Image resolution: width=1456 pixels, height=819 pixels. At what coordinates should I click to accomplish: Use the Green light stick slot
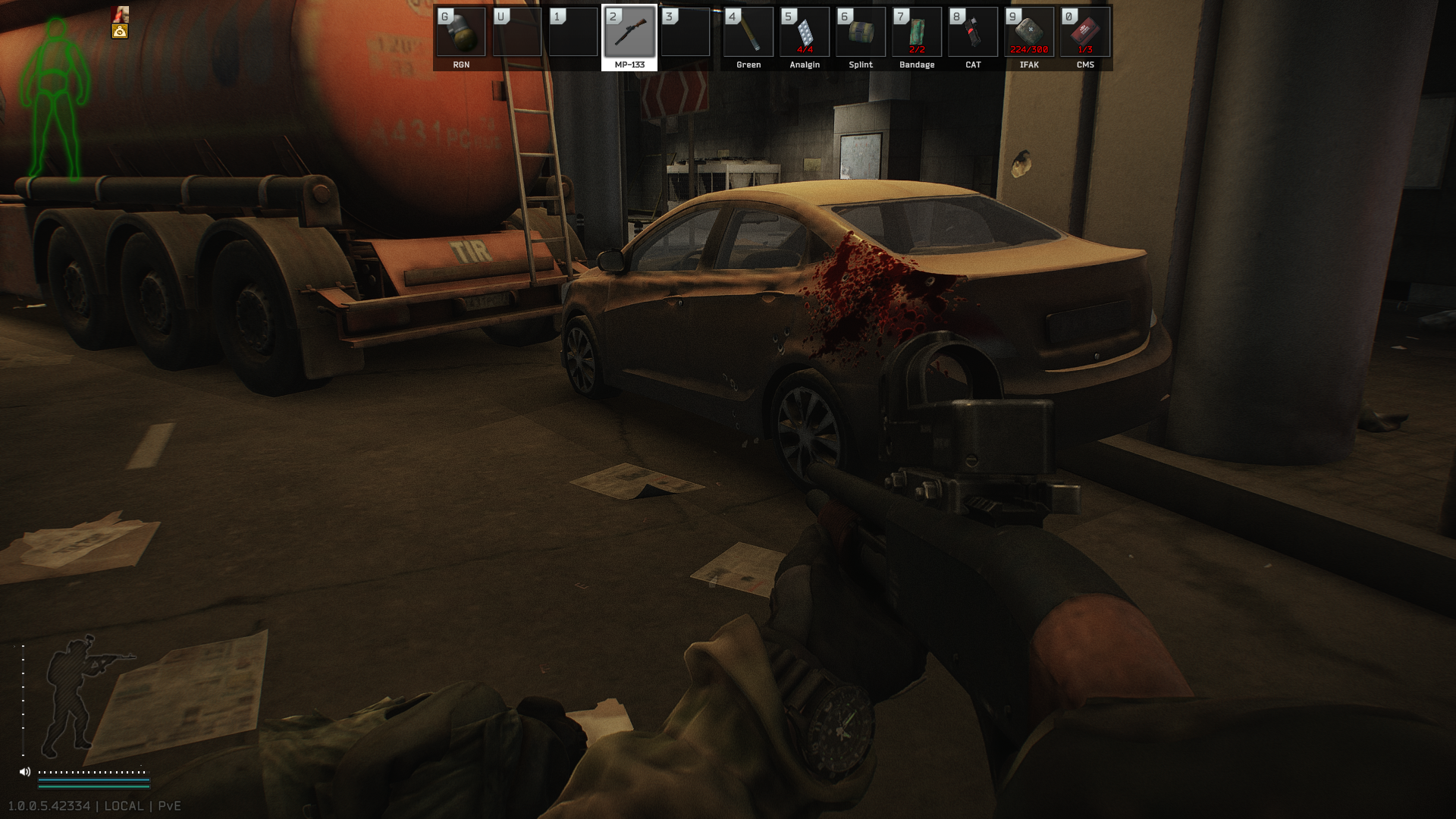748,33
